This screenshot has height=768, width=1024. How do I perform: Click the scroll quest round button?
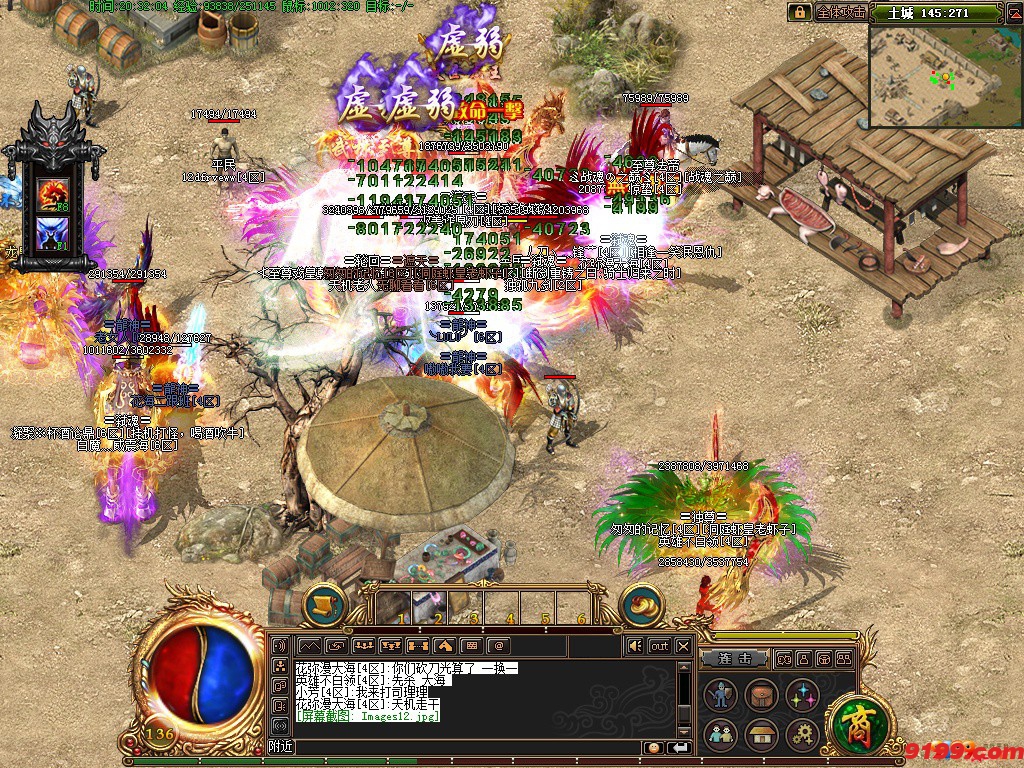point(324,604)
